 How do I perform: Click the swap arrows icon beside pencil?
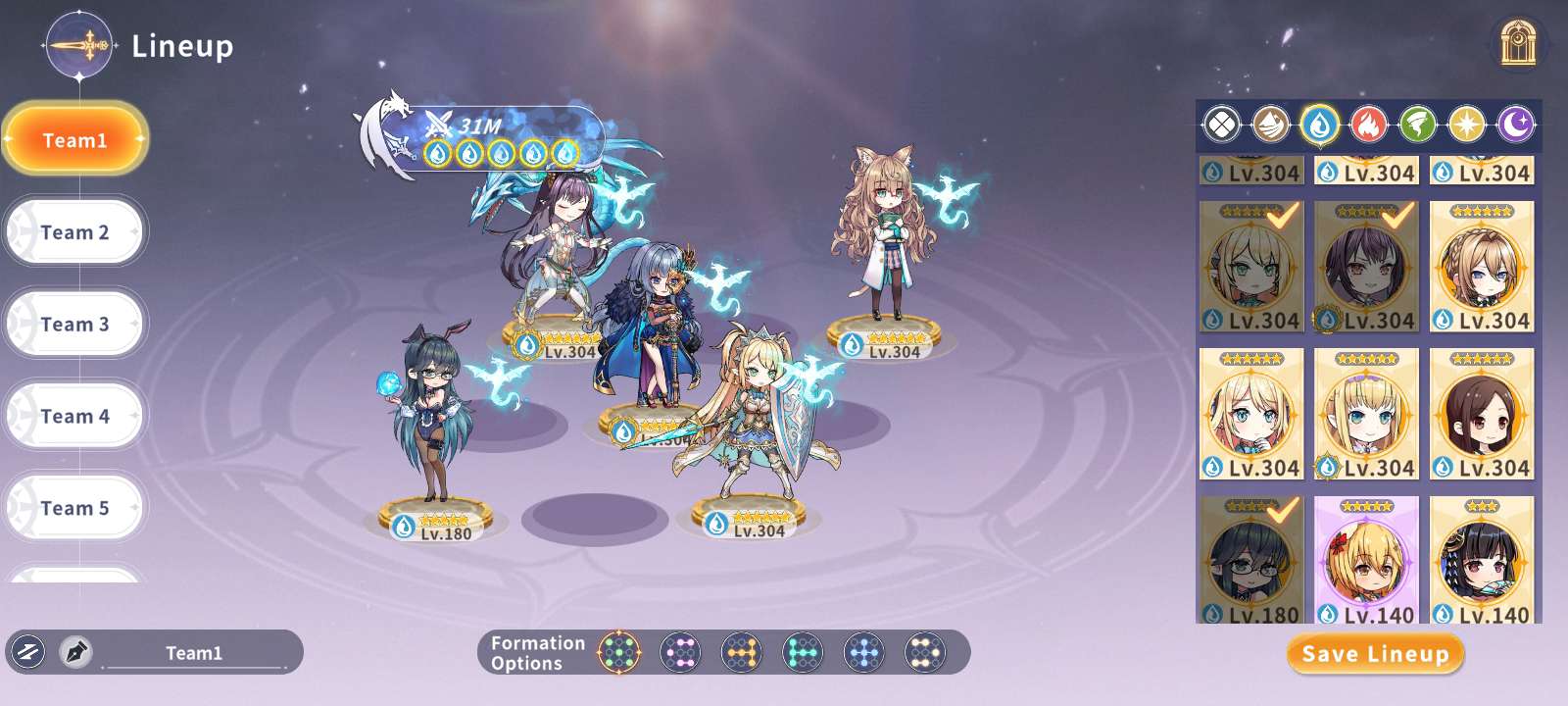tap(28, 652)
